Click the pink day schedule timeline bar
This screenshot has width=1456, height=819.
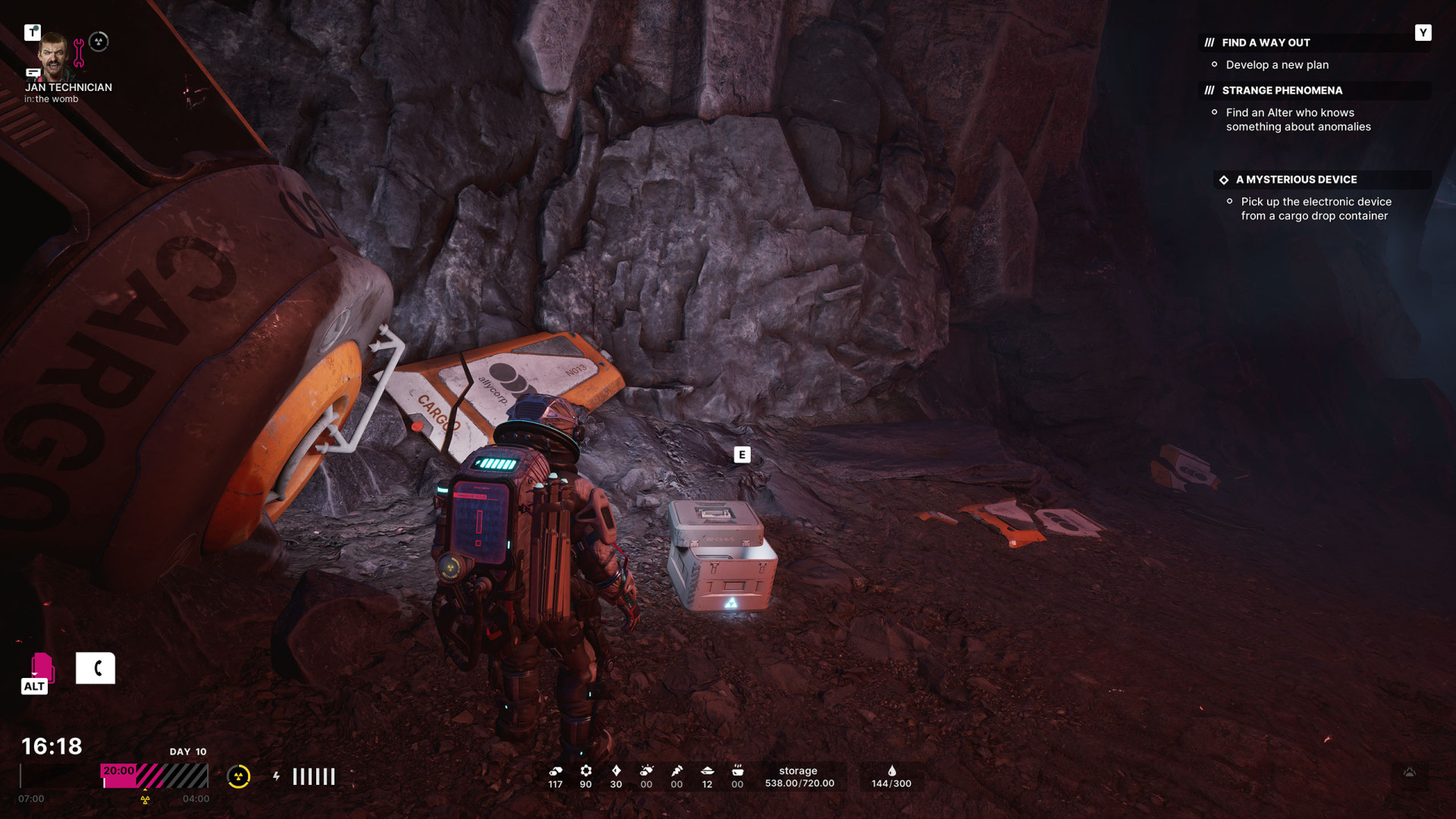155,776
